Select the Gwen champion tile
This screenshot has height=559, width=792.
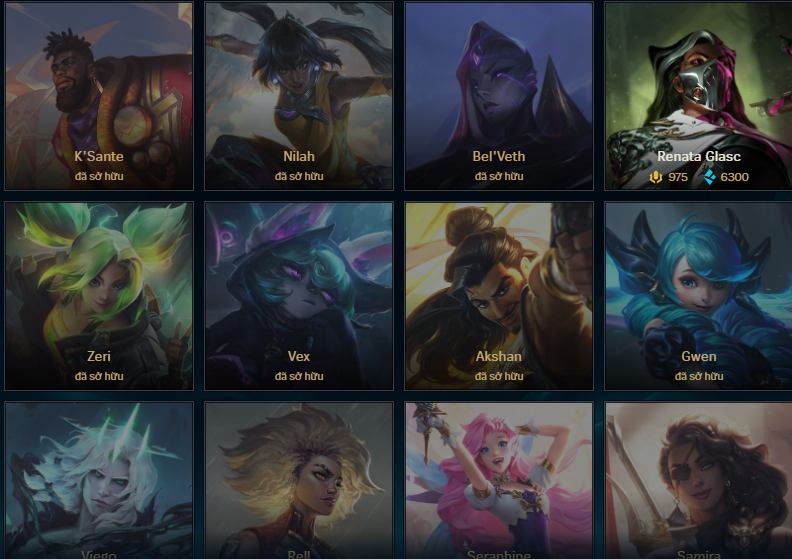tap(699, 296)
